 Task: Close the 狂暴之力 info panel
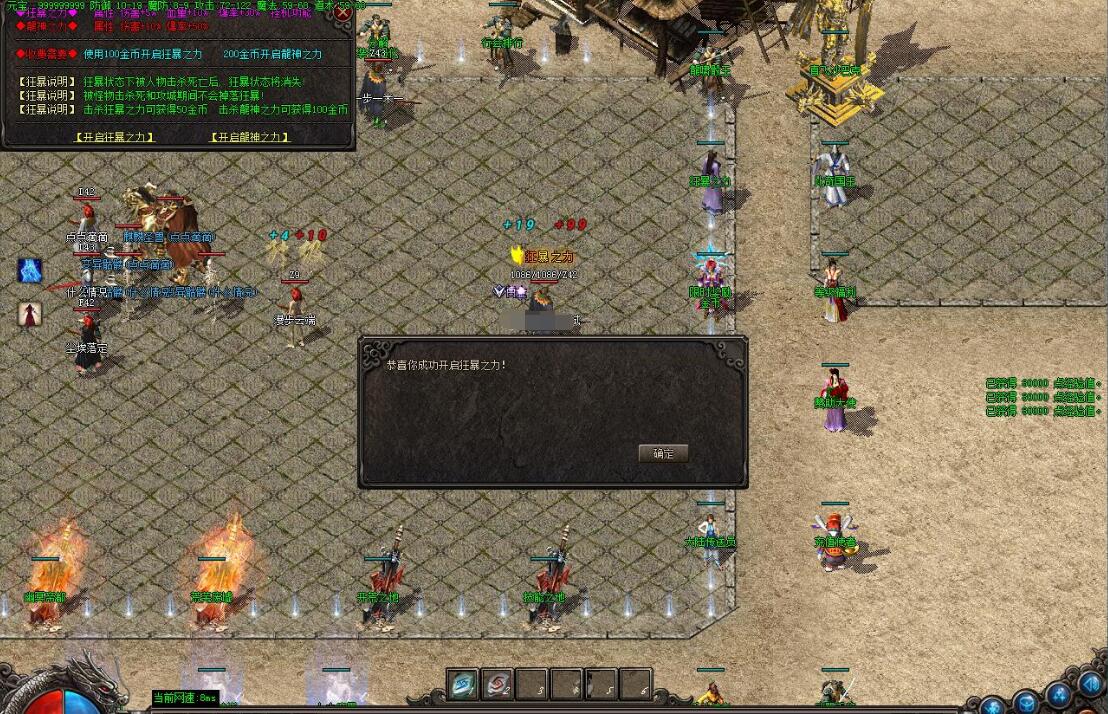pos(344,13)
